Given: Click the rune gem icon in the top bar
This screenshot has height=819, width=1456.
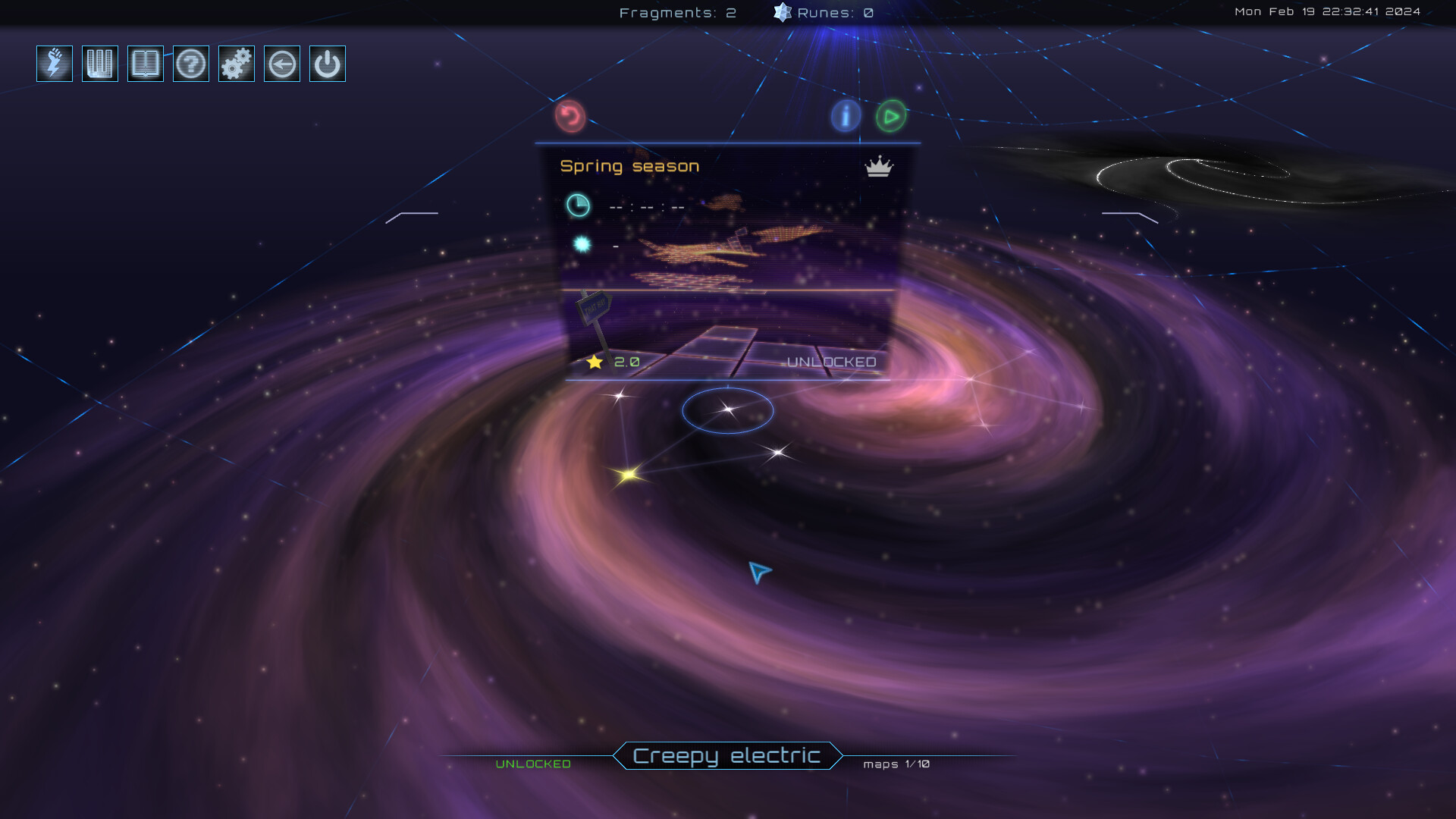Looking at the screenshot, I should (x=780, y=12).
